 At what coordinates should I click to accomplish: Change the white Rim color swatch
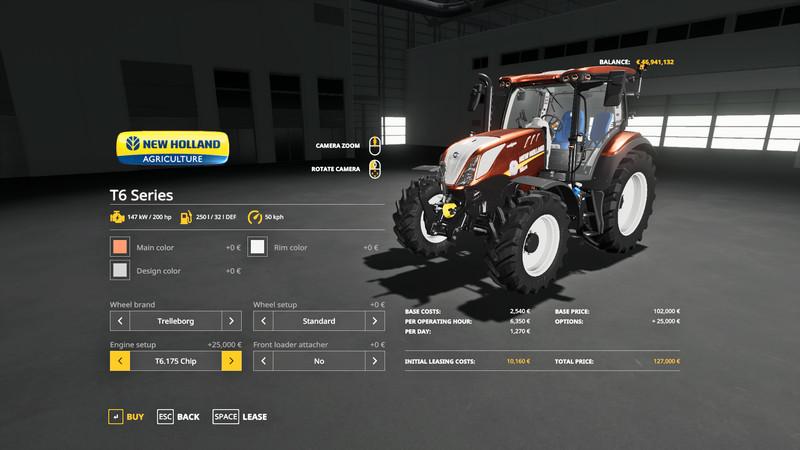pyautogui.click(x=258, y=247)
